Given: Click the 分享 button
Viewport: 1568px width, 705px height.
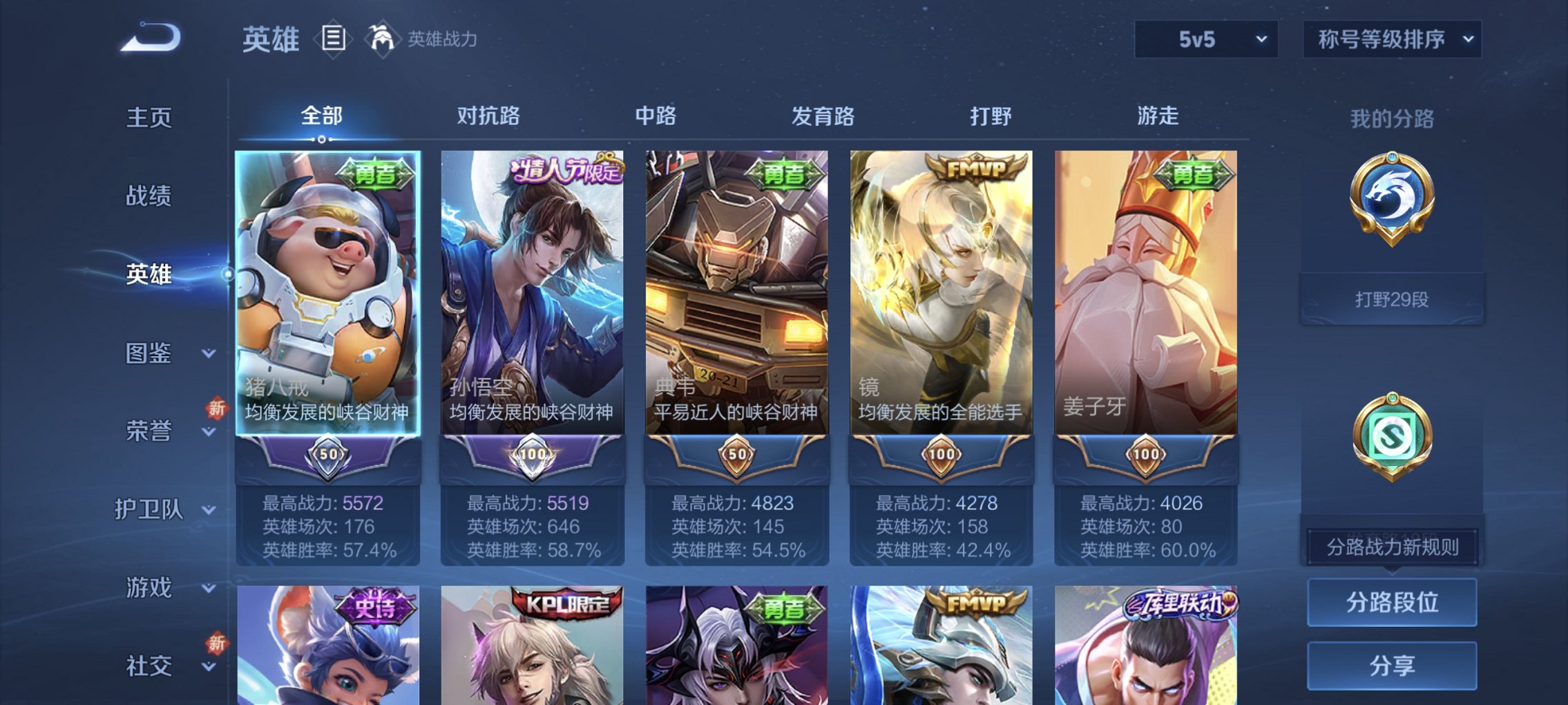Looking at the screenshot, I should click(x=1392, y=665).
